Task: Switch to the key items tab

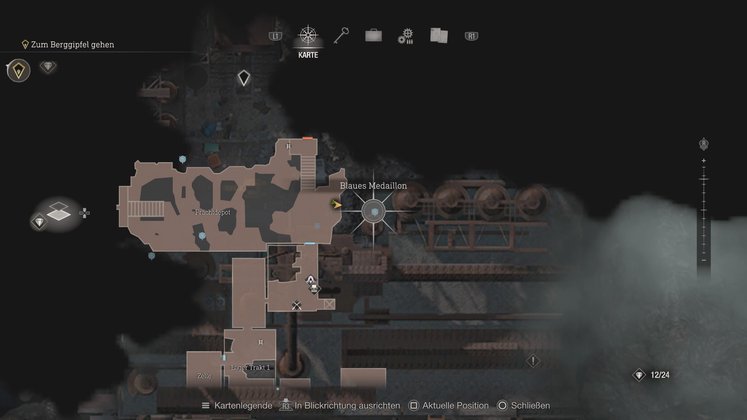Action: 342,35
